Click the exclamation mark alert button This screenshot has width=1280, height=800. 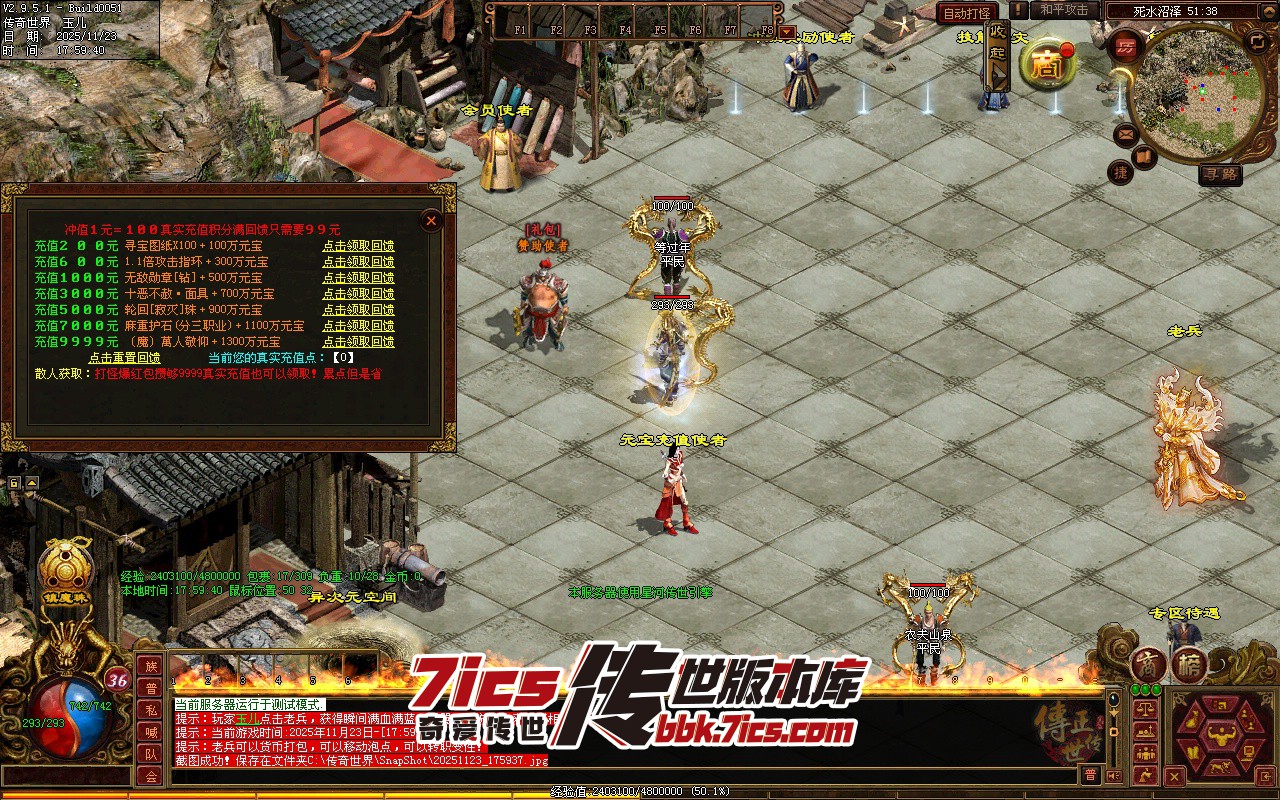(1018, 10)
